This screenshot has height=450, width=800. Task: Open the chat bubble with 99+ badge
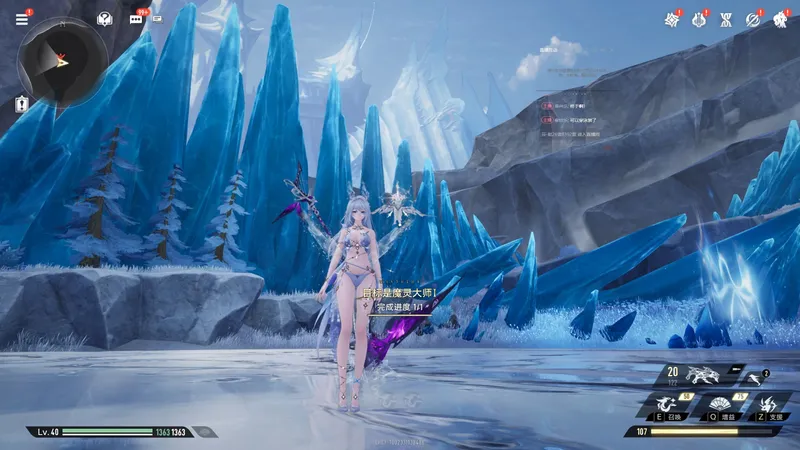pos(136,19)
